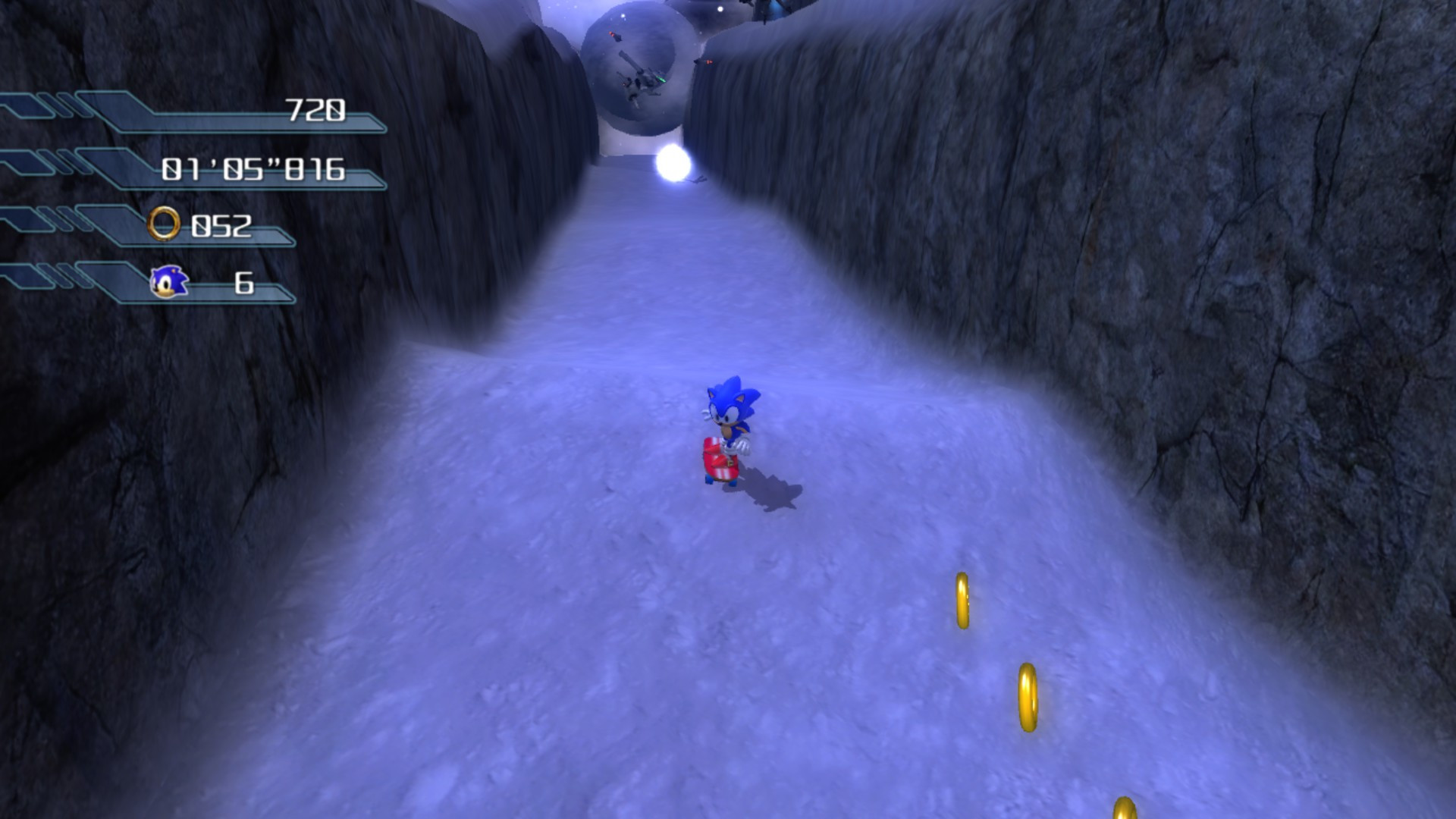Click the middle gold ring near the right wall
The width and height of the screenshot is (1456, 819).
tap(1028, 695)
